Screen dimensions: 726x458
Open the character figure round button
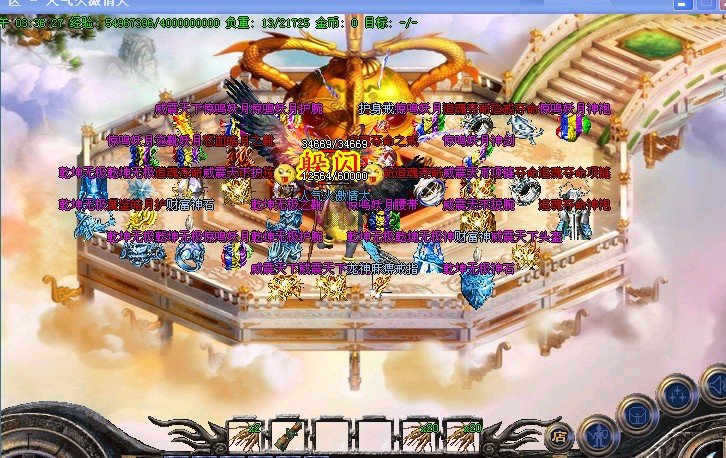(x=597, y=435)
